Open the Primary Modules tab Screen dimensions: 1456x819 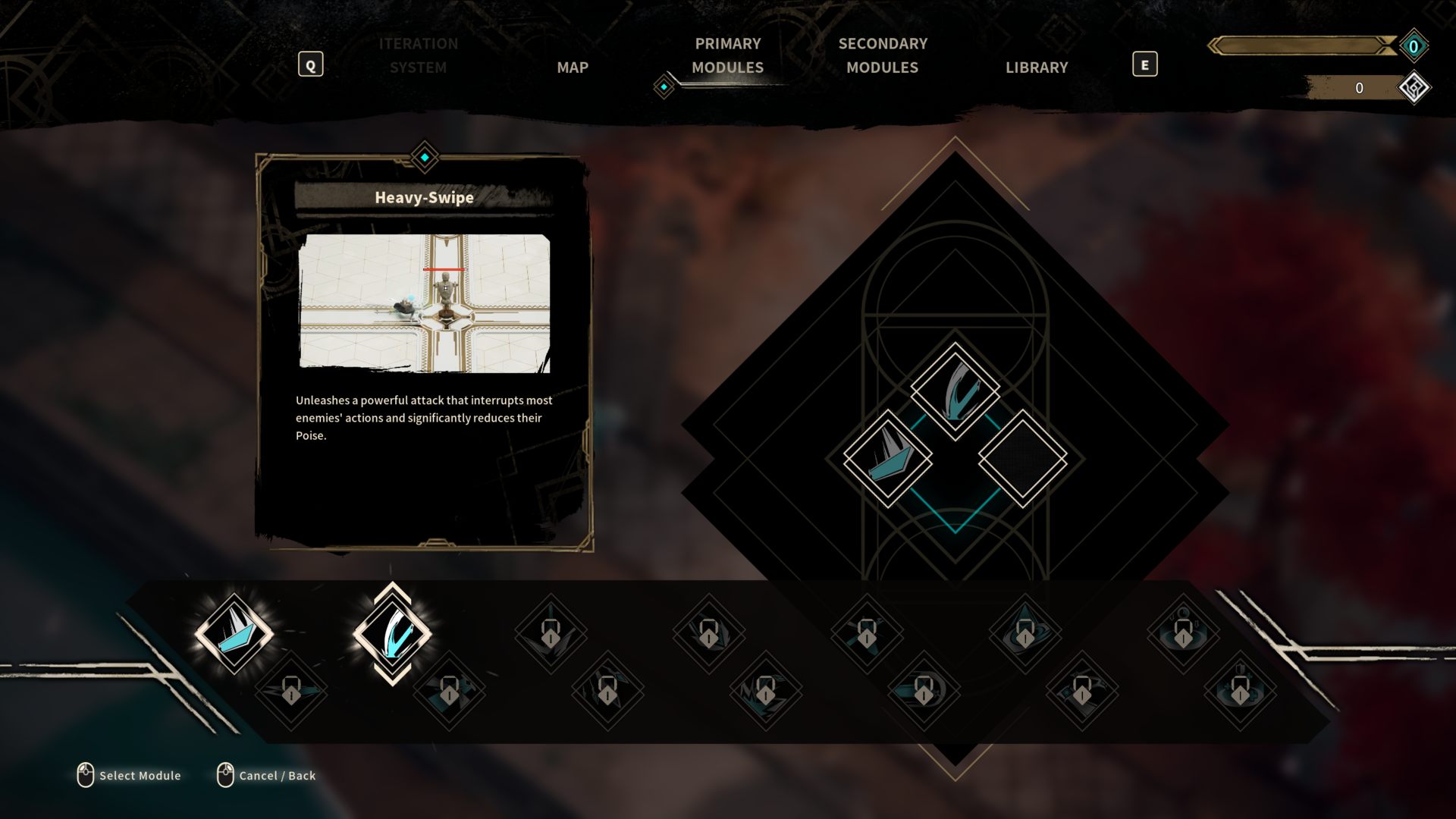coord(727,55)
